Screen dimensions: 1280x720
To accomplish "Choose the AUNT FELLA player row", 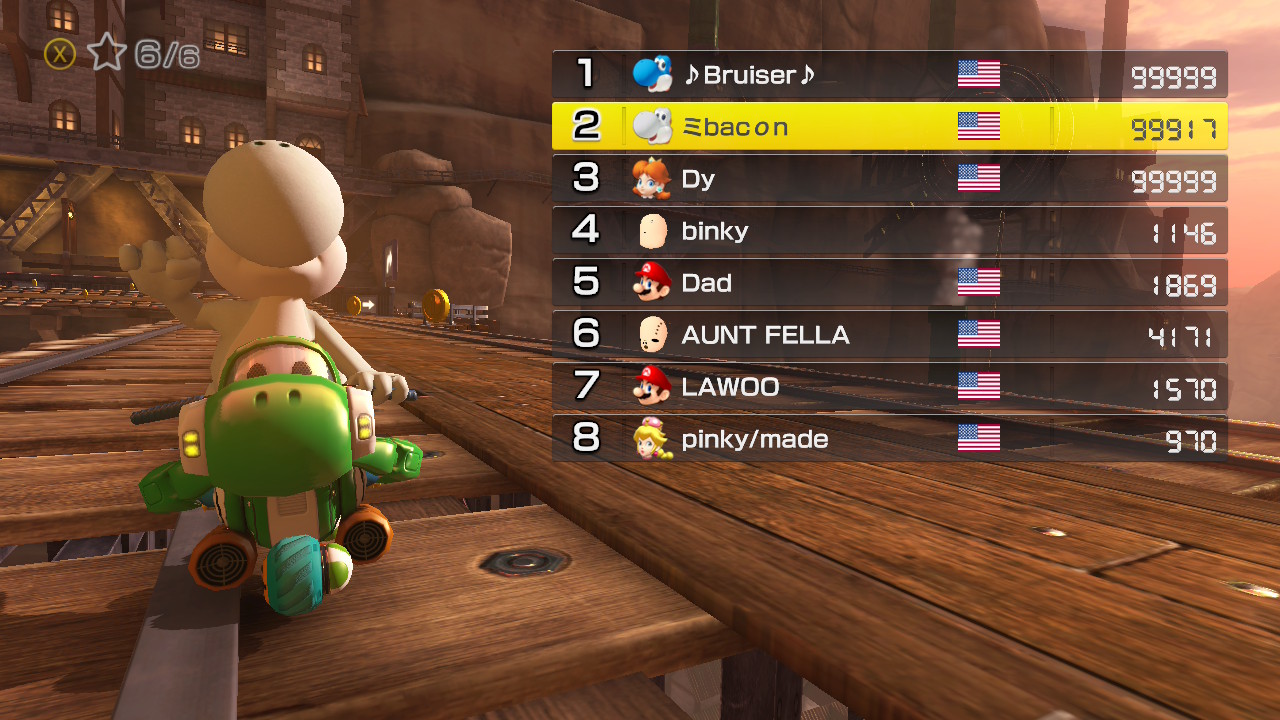I will (x=889, y=335).
